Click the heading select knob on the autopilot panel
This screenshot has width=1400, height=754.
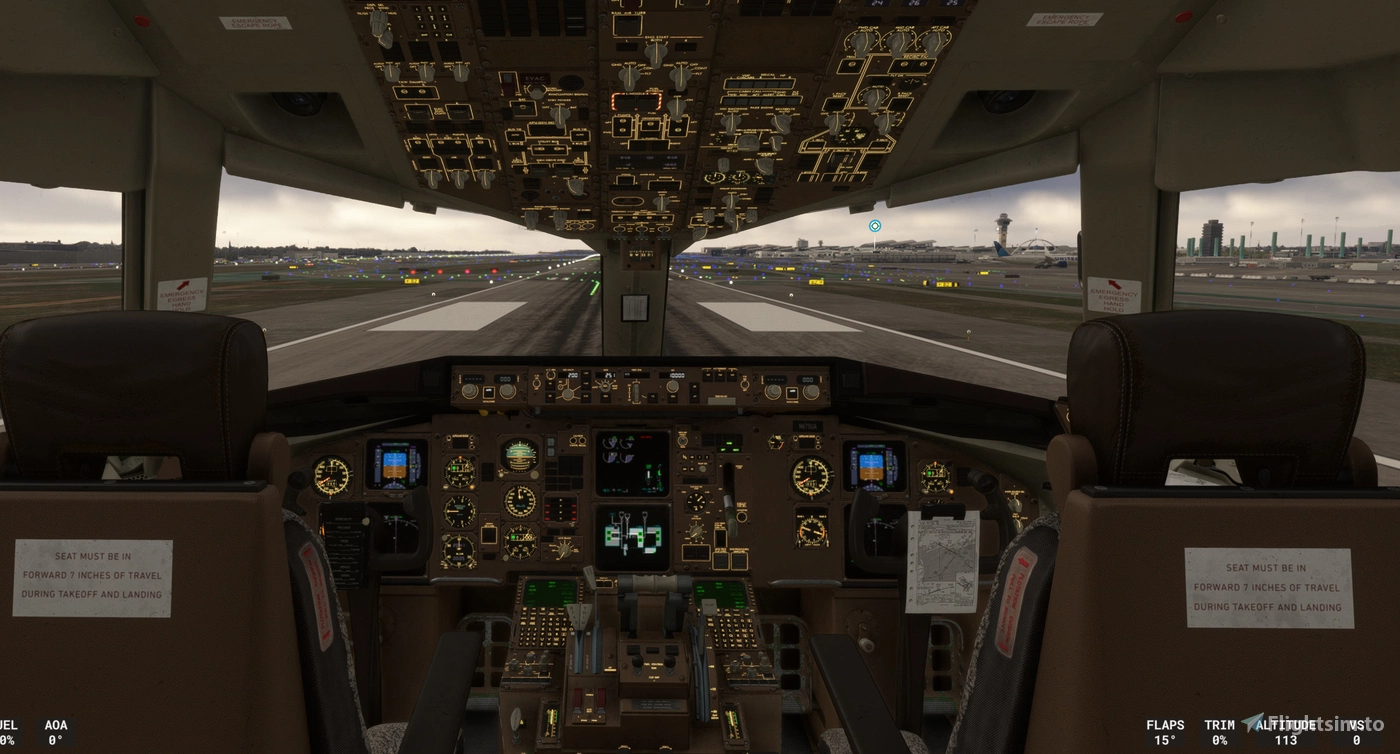[604, 387]
